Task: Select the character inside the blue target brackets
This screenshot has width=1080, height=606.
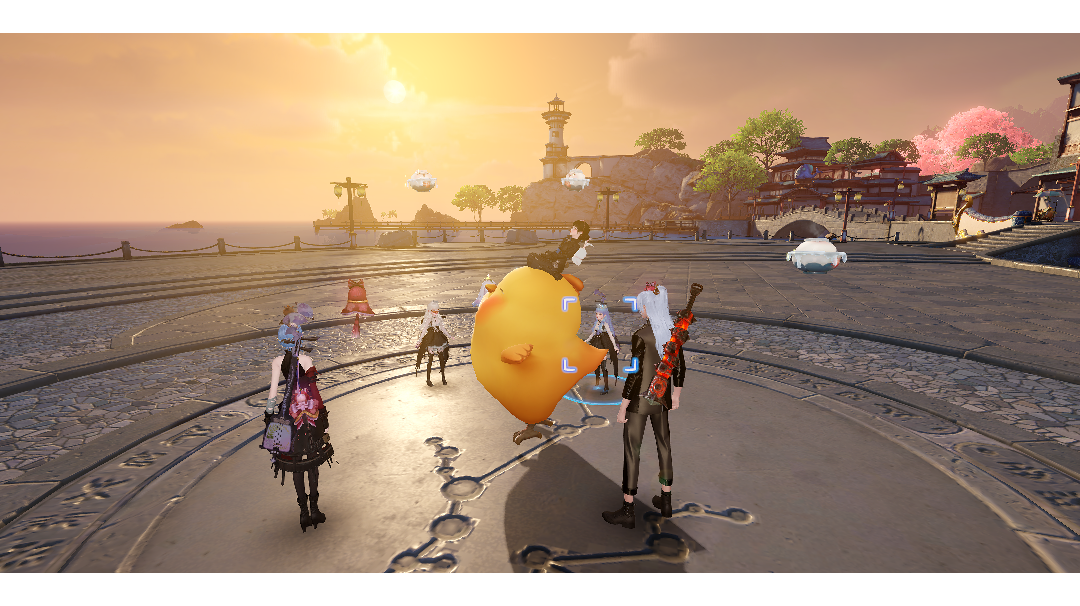Action: (602, 342)
